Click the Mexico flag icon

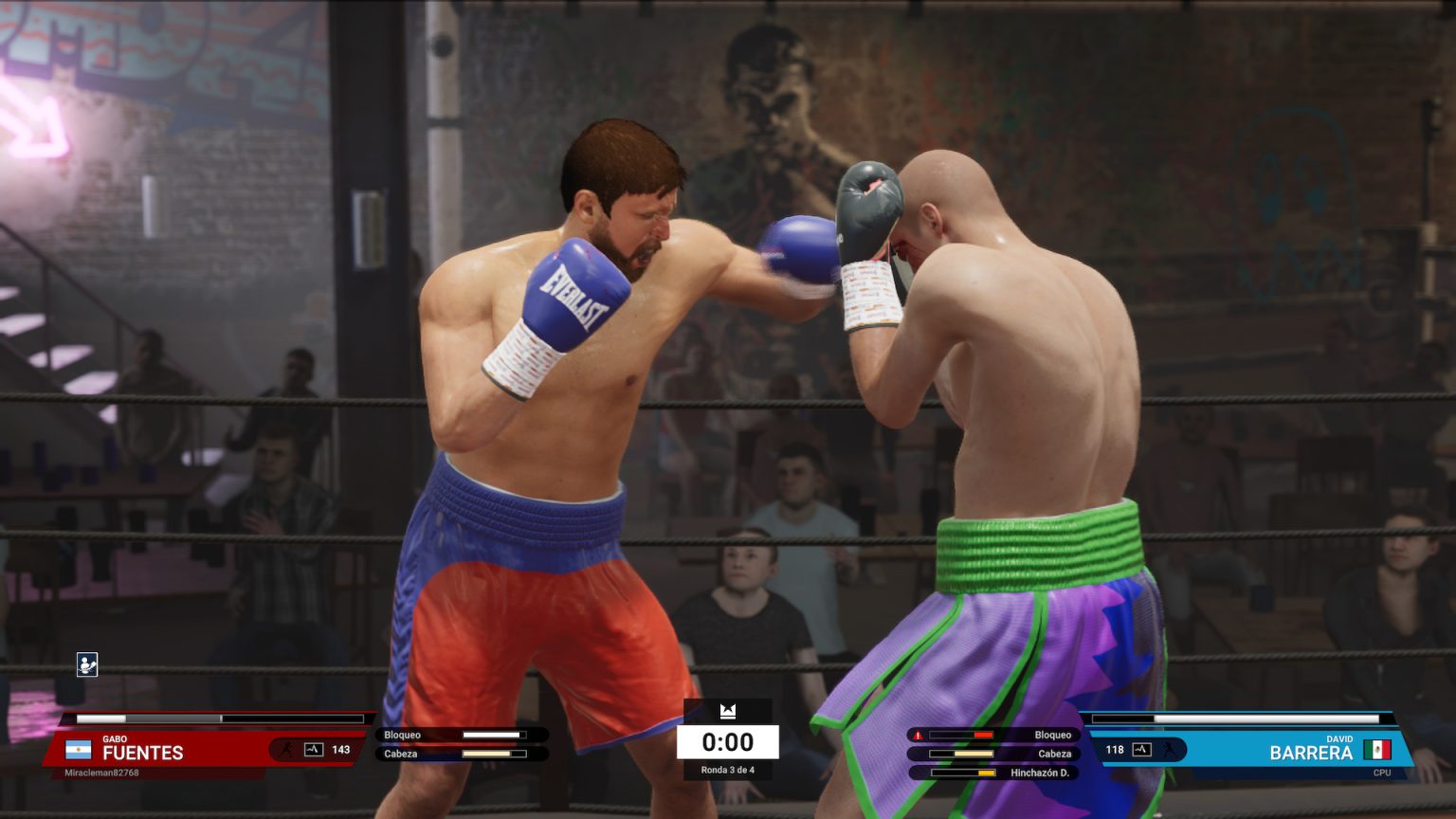[1376, 750]
